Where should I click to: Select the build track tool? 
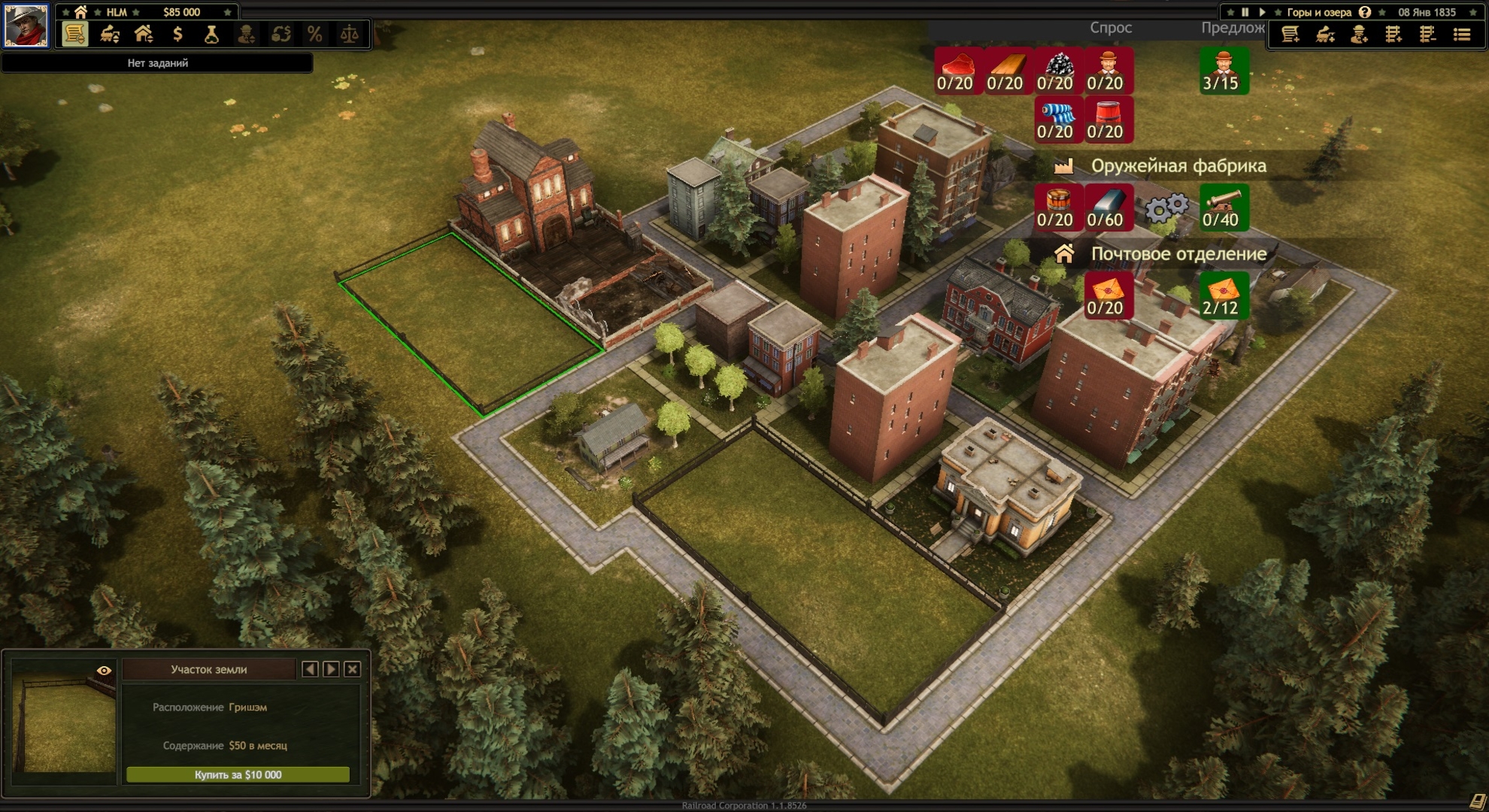(1393, 35)
